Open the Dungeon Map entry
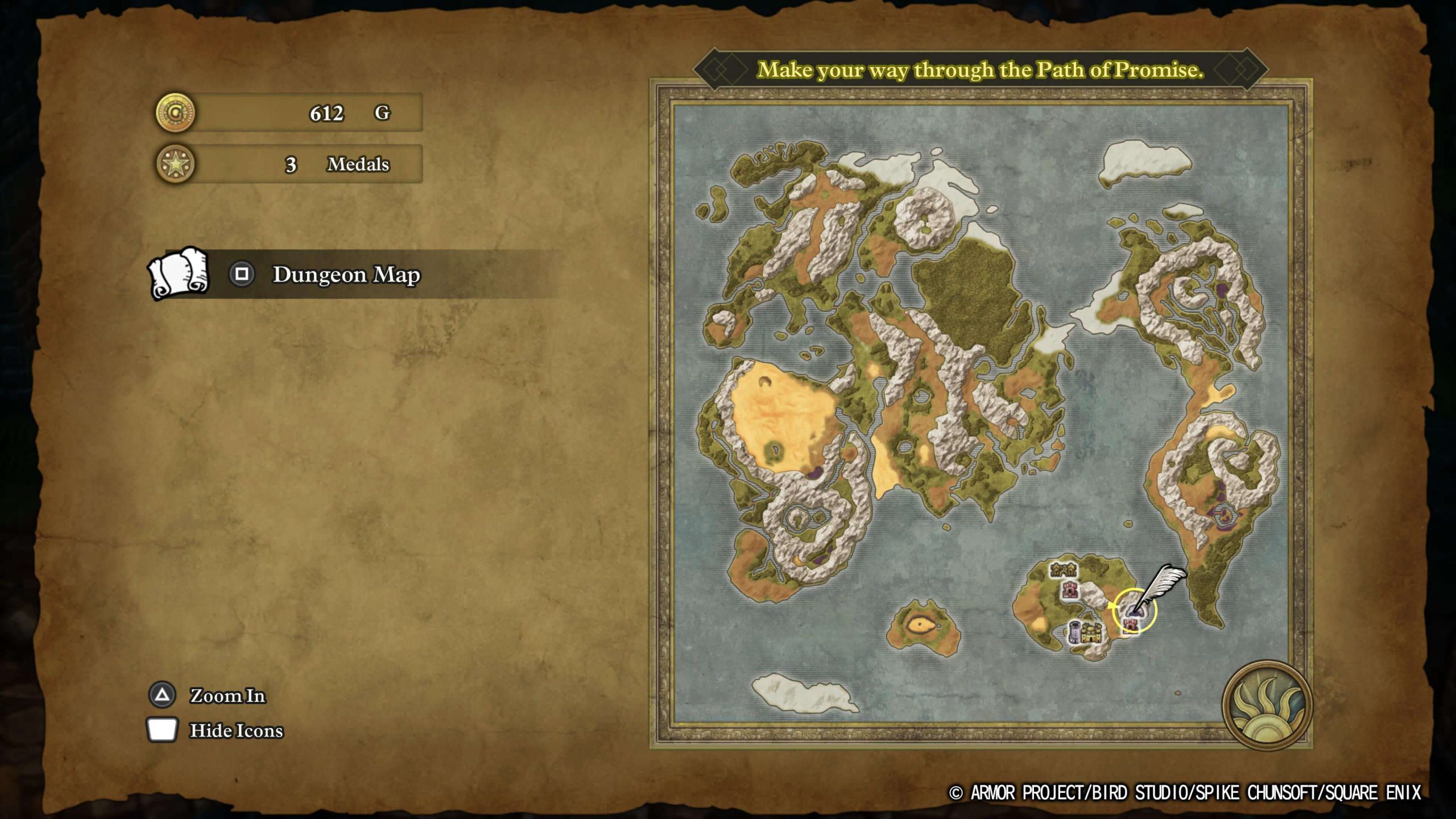Viewport: 1456px width, 819px height. click(346, 274)
